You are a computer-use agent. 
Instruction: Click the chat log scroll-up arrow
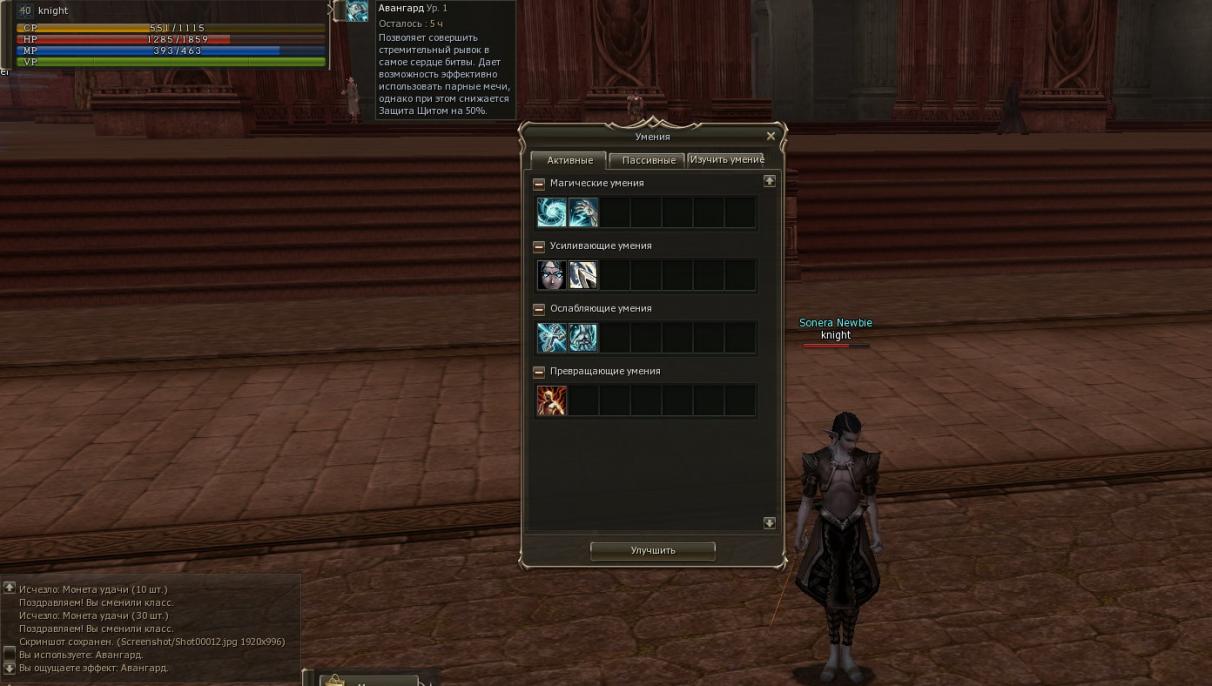[9, 588]
